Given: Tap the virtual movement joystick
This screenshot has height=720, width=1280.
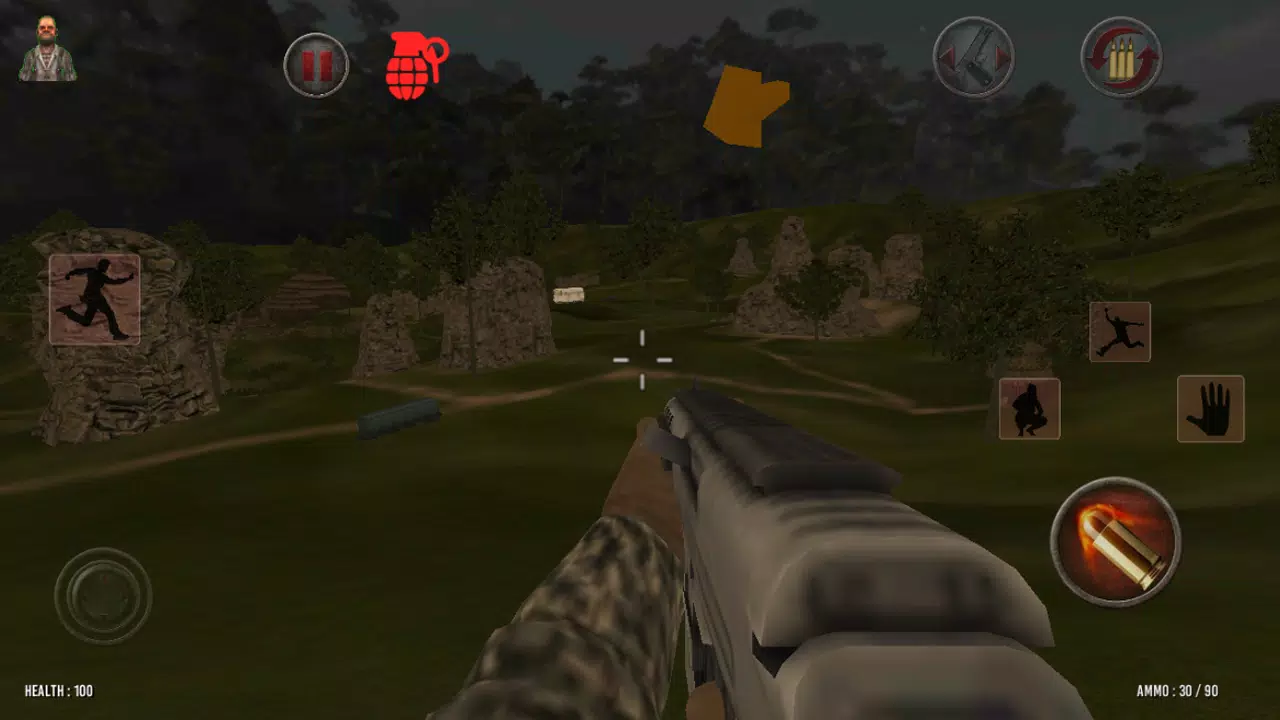Looking at the screenshot, I should (103, 596).
